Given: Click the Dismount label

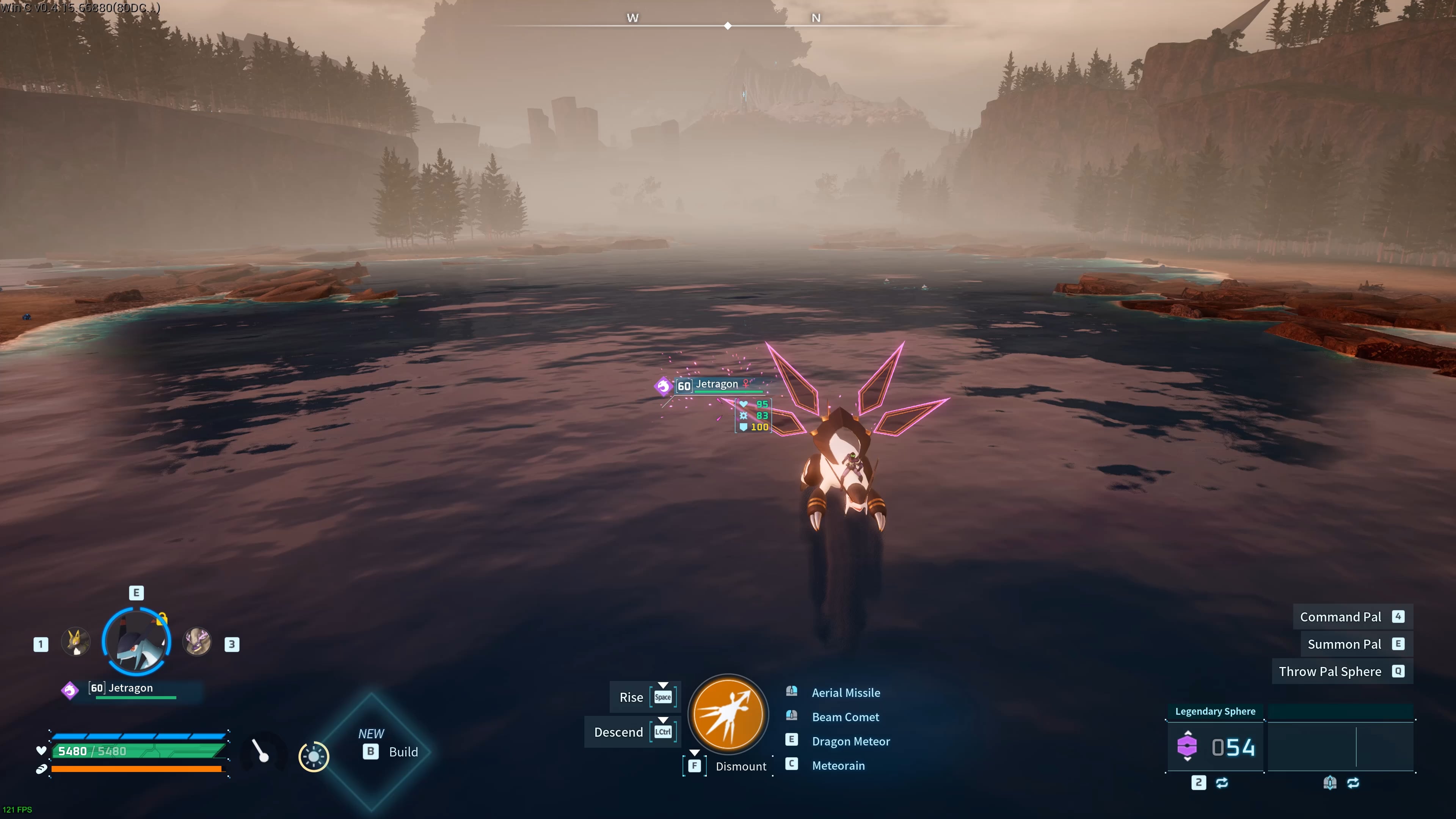Looking at the screenshot, I should [741, 766].
